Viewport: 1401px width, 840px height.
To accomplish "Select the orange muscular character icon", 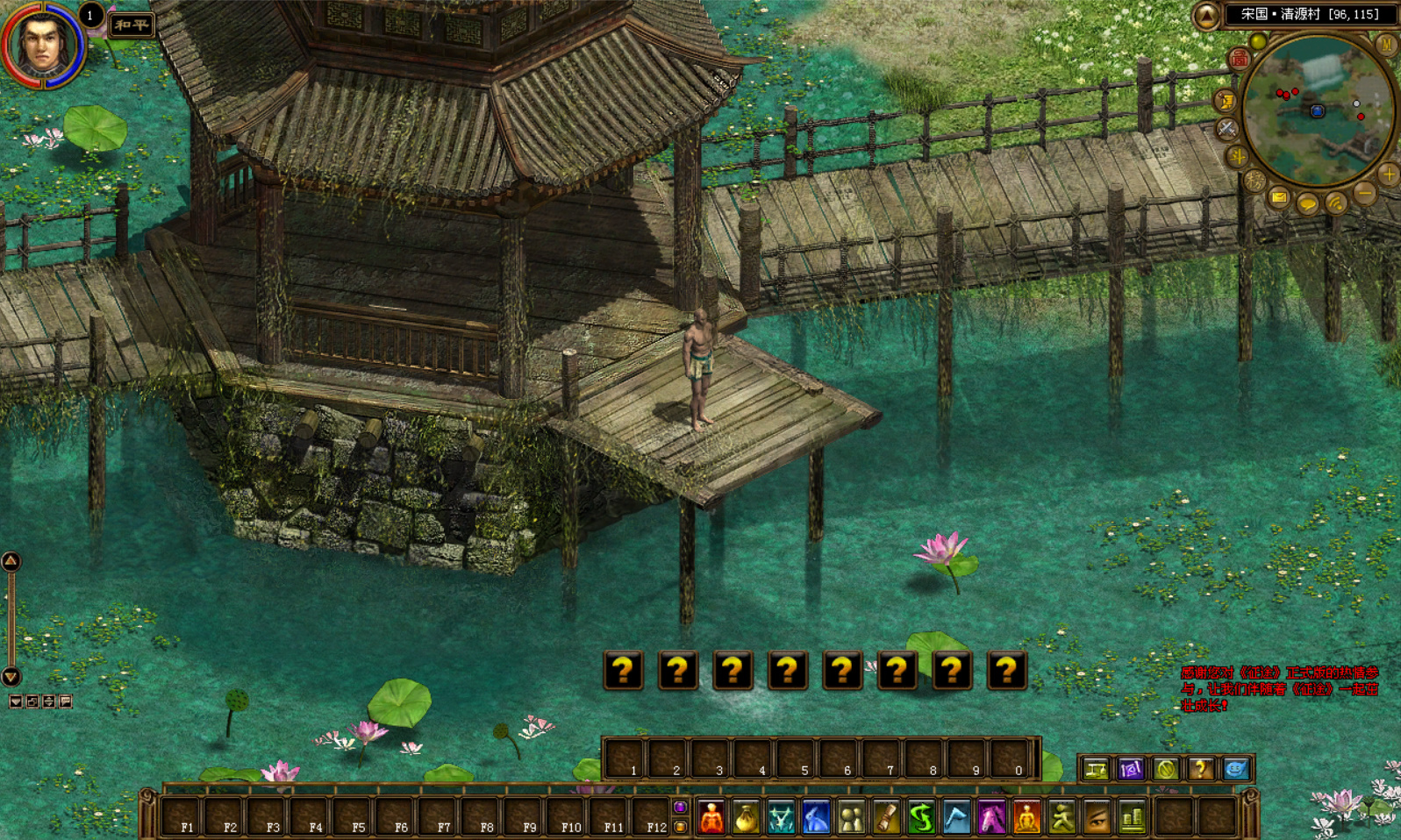I will pyautogui.click(x=711, y=818).
